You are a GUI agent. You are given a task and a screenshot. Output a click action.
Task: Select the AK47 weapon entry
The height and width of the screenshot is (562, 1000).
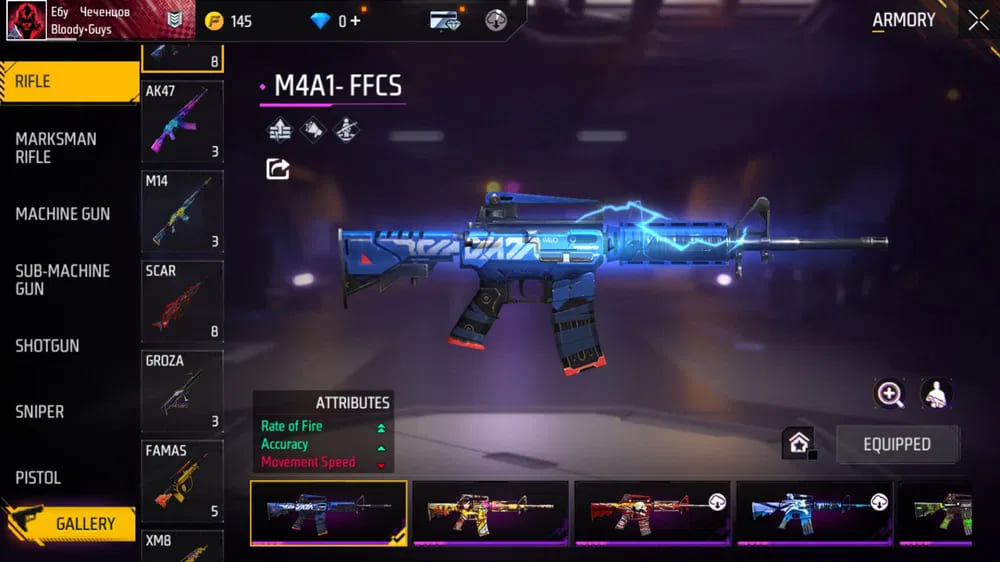[182, 121]
